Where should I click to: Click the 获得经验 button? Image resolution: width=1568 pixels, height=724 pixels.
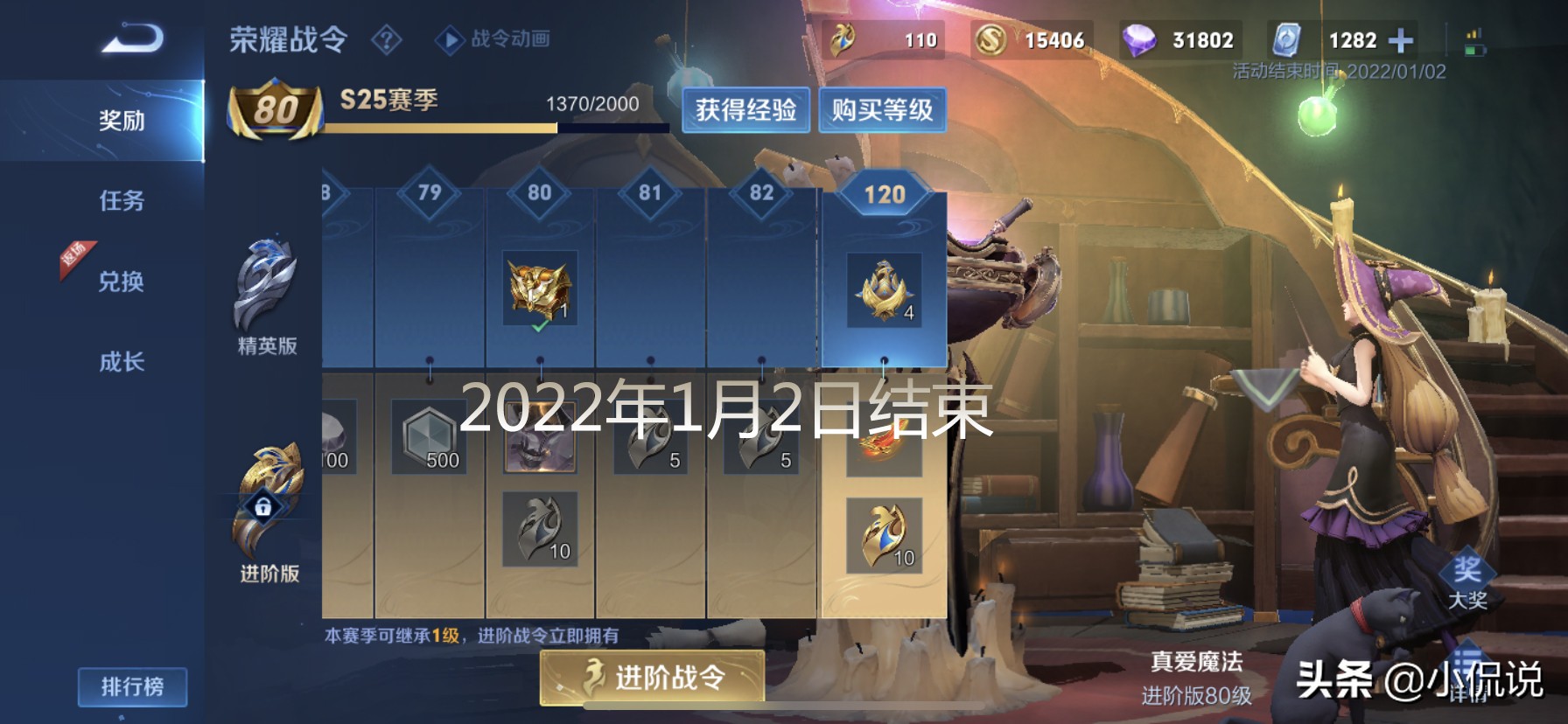(749, 110)
